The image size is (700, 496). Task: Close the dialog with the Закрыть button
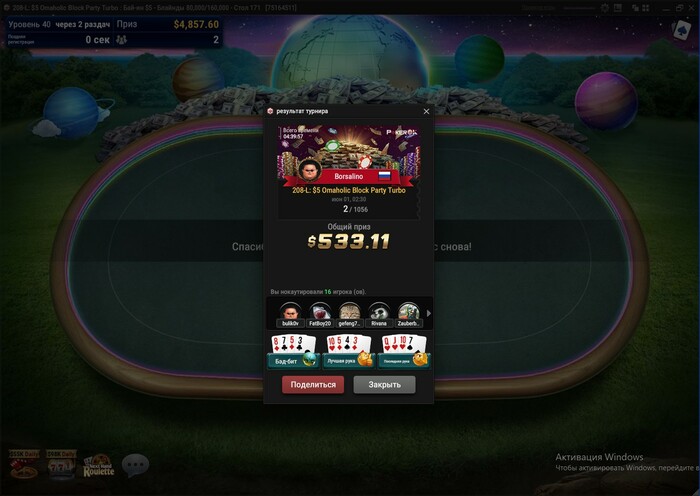coord(384,385)
